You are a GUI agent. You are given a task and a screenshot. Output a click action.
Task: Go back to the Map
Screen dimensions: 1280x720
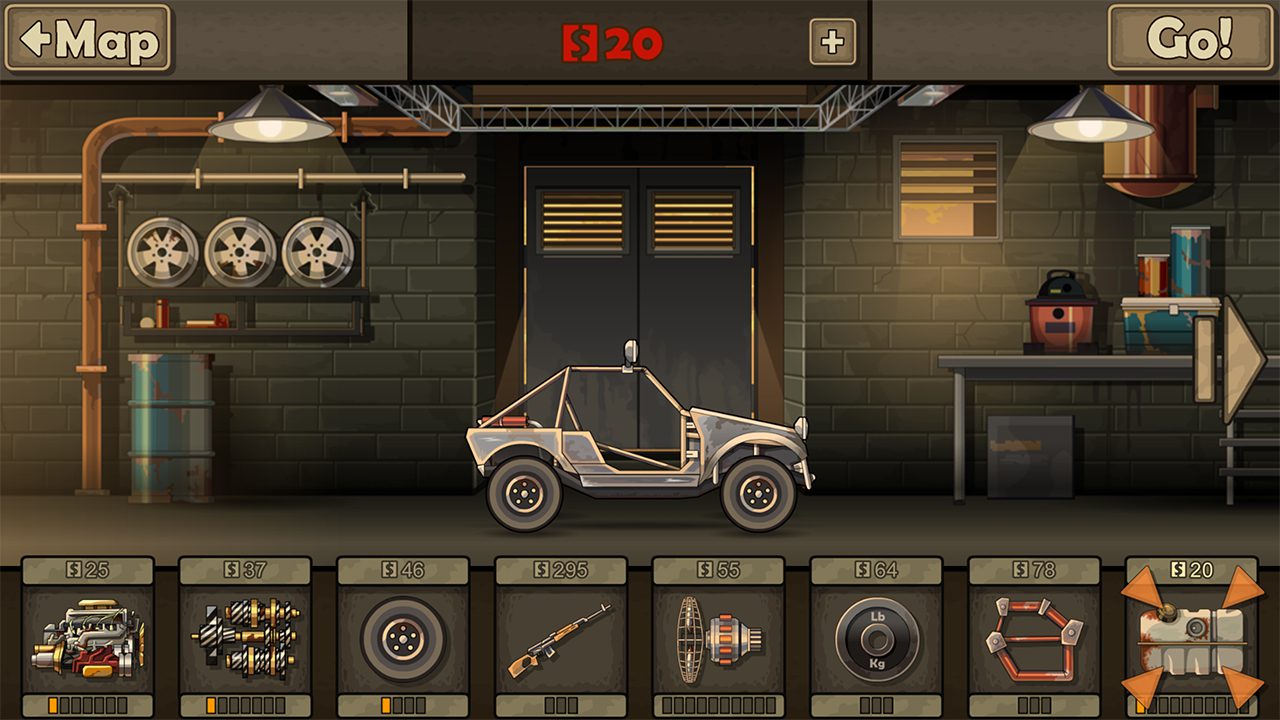pos(88,39)
